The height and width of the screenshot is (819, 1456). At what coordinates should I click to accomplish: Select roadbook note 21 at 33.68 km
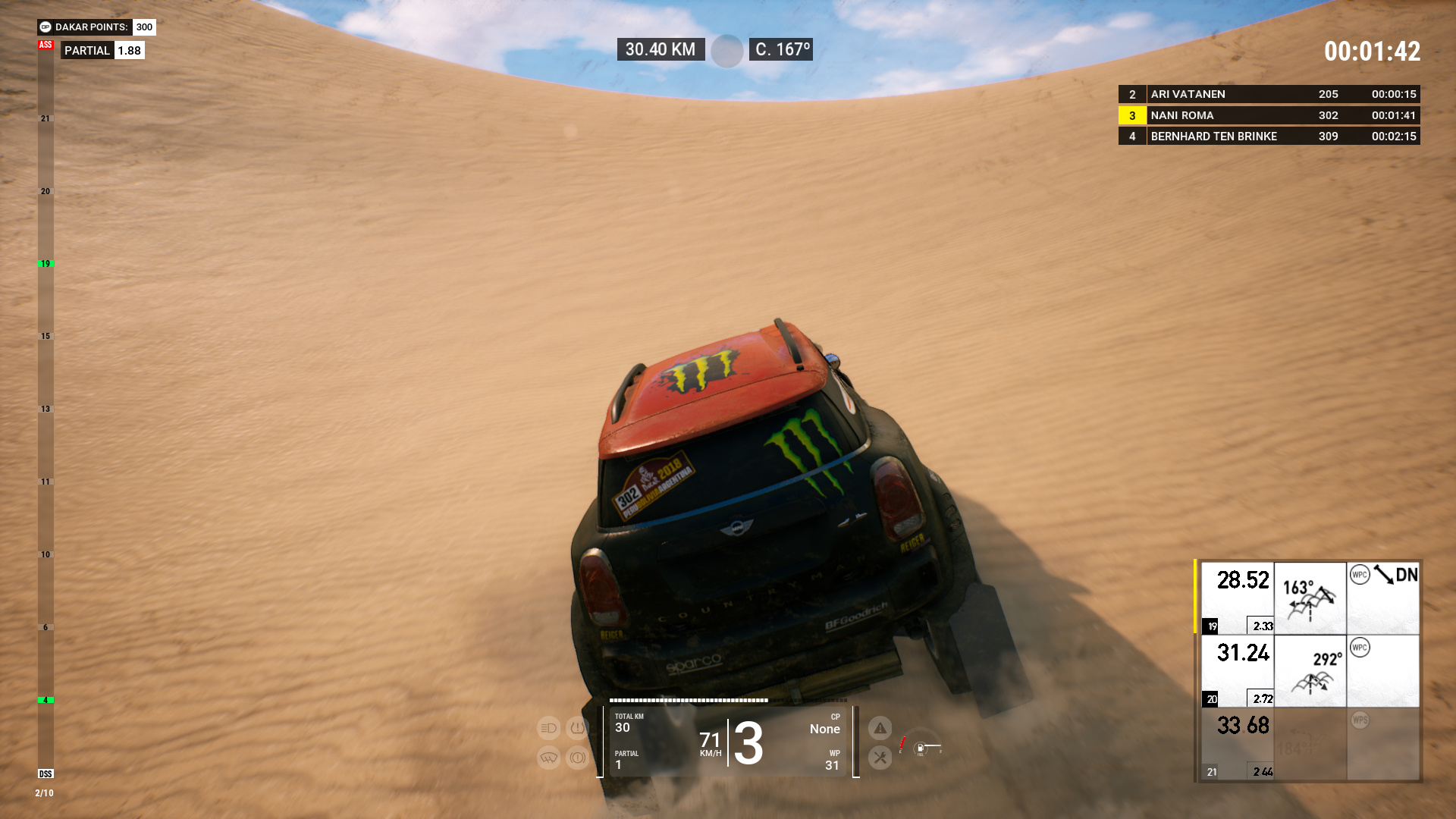point(1237,743)
